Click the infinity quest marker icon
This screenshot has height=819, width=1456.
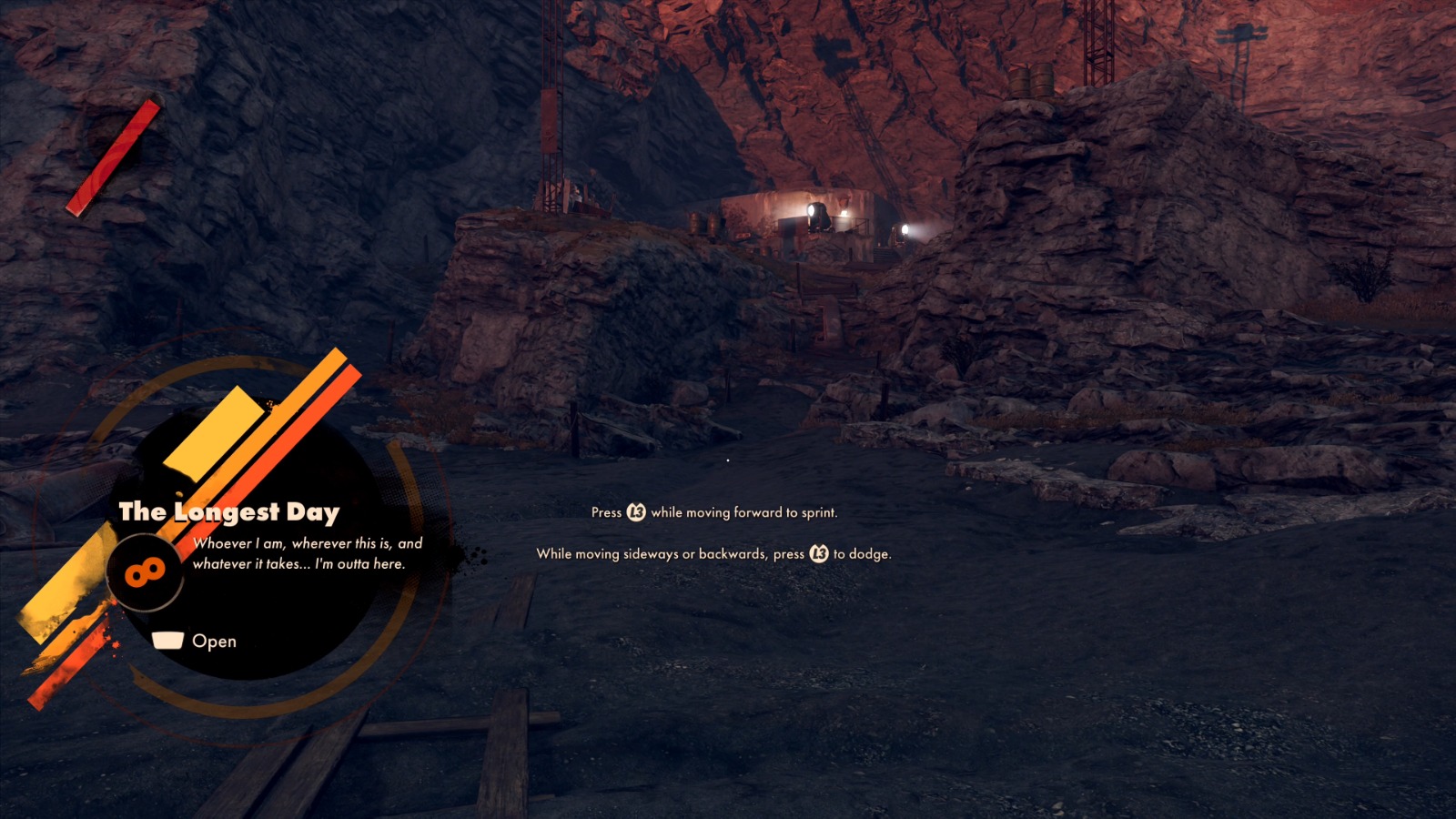146,572
